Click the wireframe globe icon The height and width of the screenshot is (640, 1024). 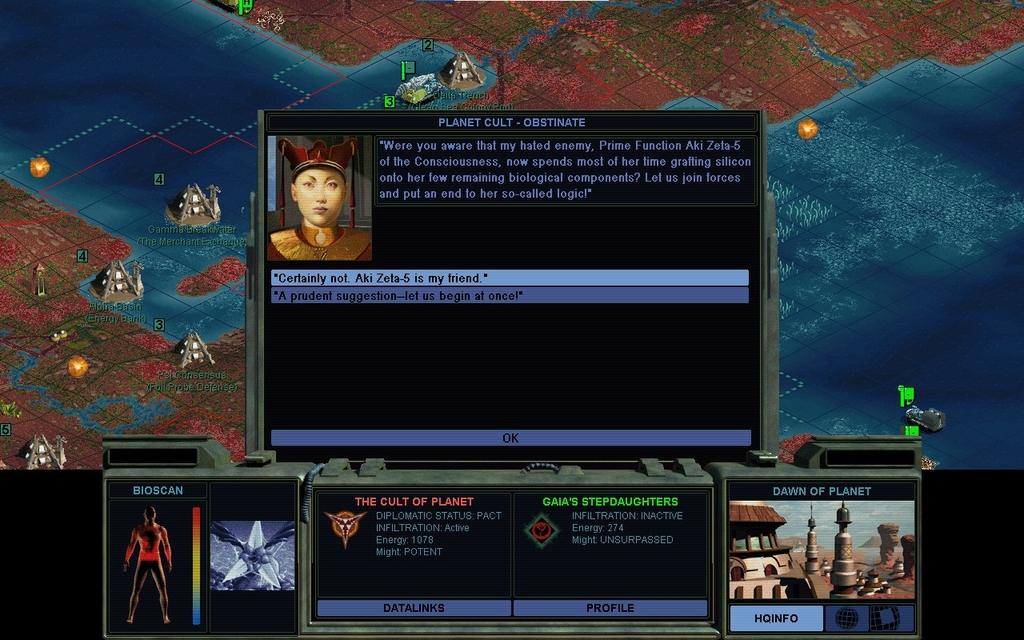point(846,618)
